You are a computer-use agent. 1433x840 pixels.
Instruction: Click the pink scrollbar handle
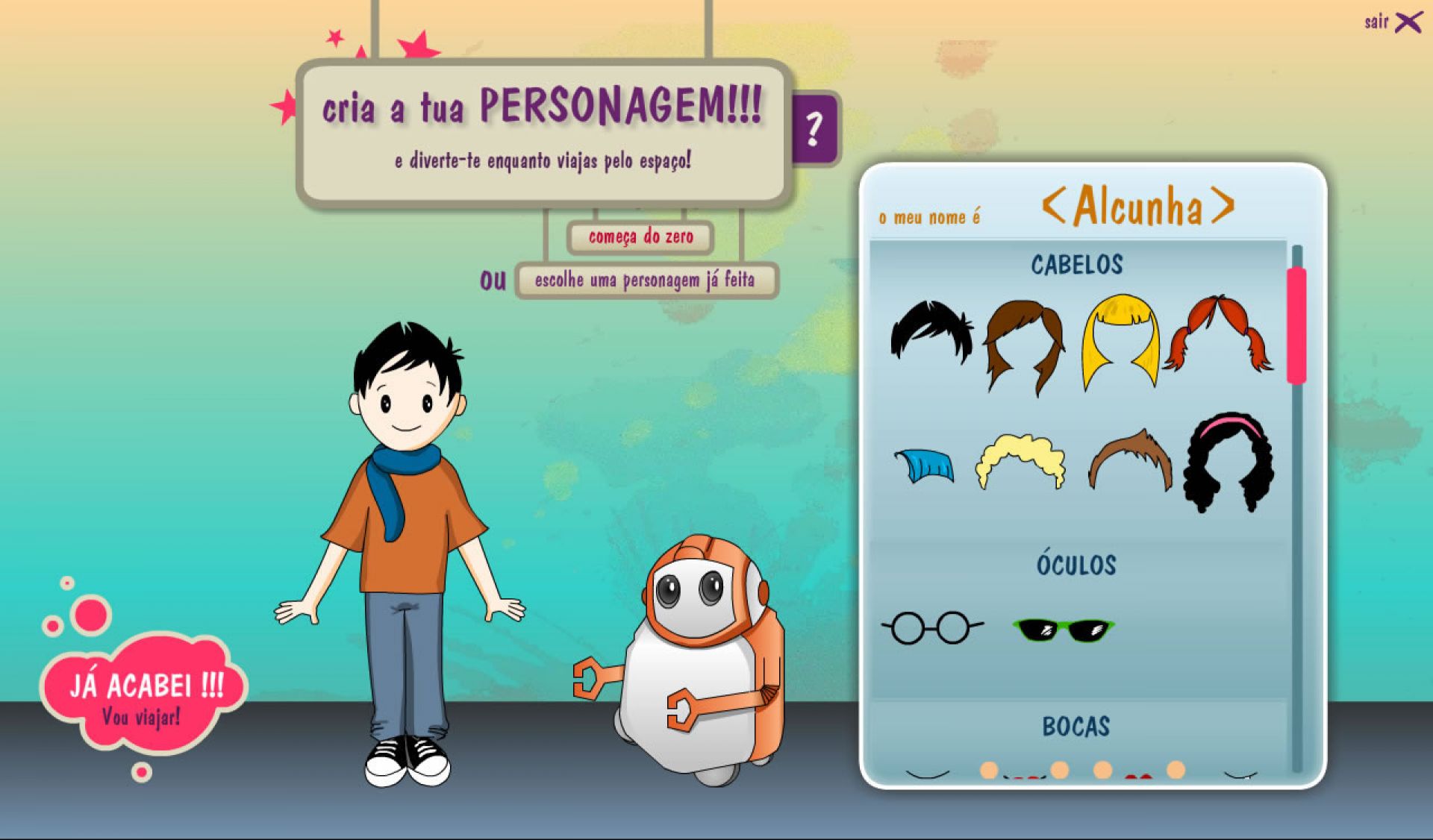click(1296, 325)
